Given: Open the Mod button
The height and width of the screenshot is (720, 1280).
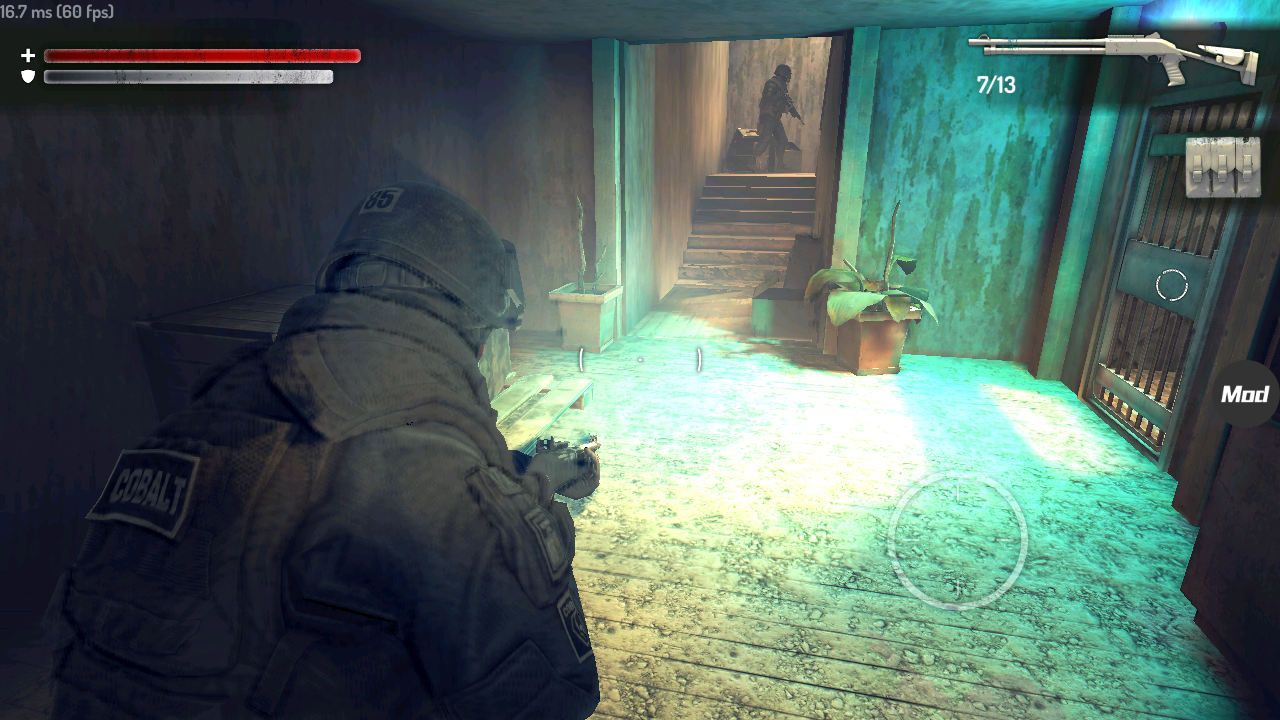Looking at the screenshot, I should coord(1245,394).
